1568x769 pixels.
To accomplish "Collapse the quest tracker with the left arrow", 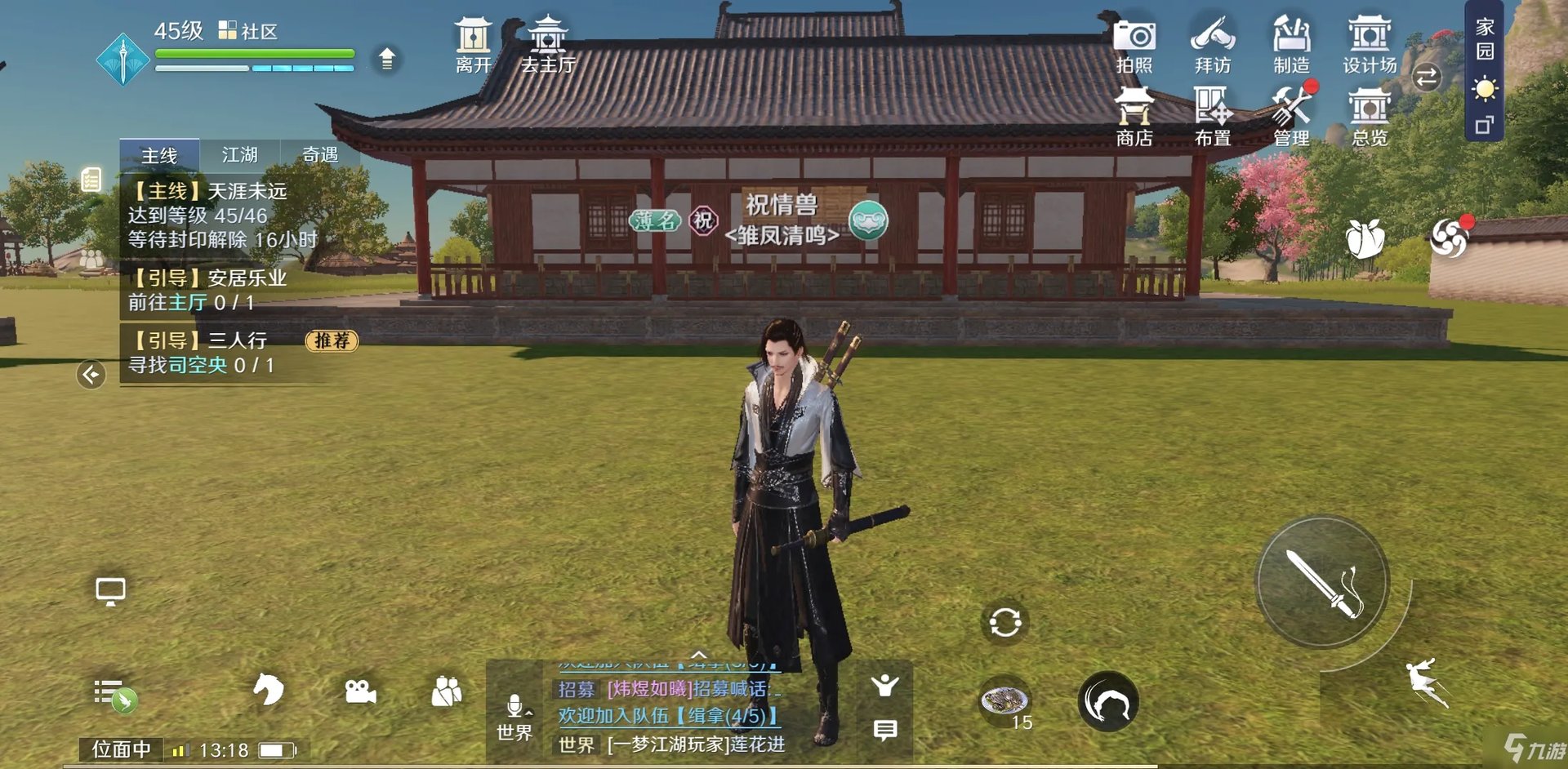I will [x=90, y=373].
